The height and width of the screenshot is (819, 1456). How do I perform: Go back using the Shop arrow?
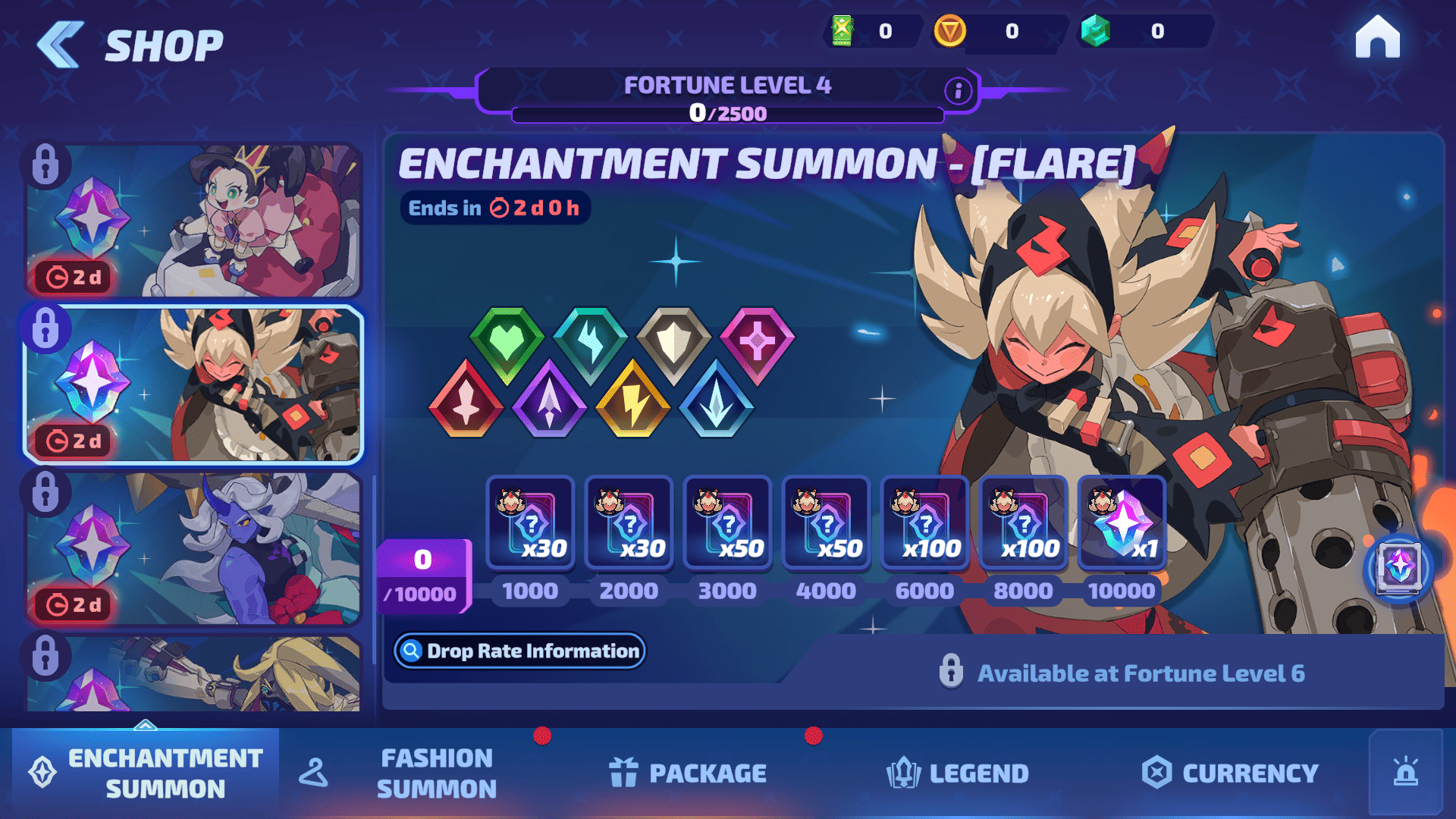tap(61, 44)
